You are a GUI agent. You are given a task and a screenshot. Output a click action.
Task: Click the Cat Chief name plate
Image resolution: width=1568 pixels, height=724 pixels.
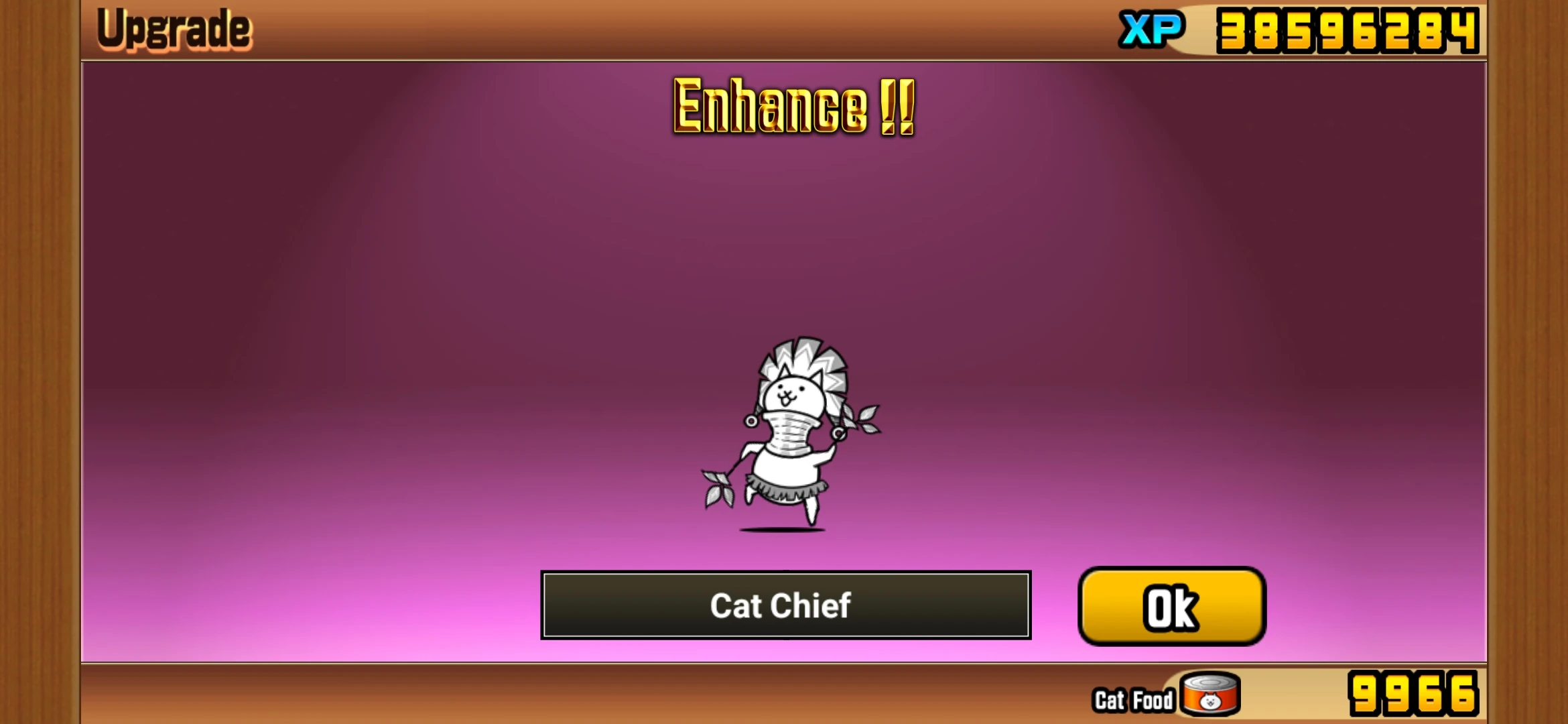[x=785, y=605]
